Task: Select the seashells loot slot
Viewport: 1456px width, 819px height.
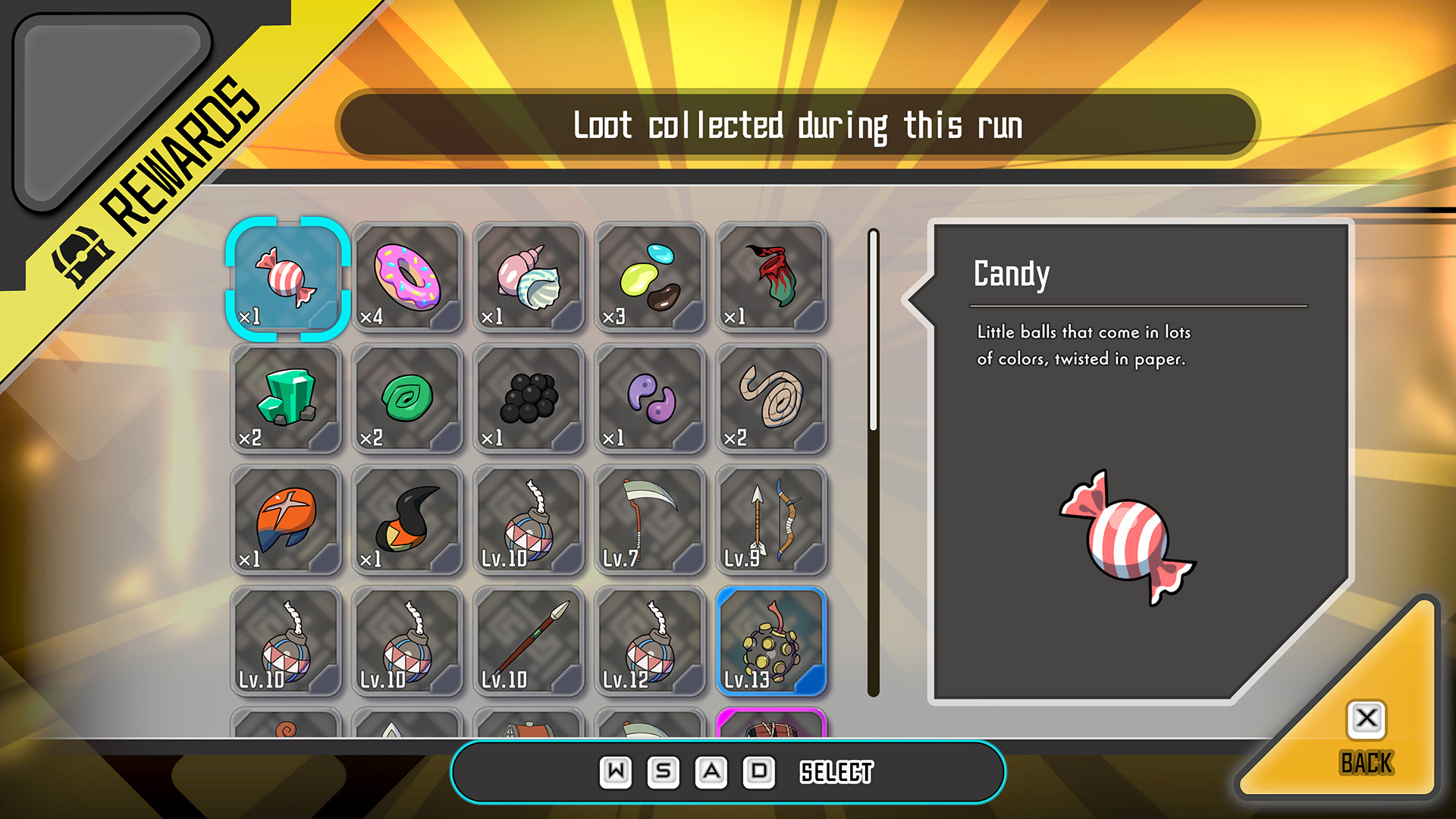Action: (529, 278)
